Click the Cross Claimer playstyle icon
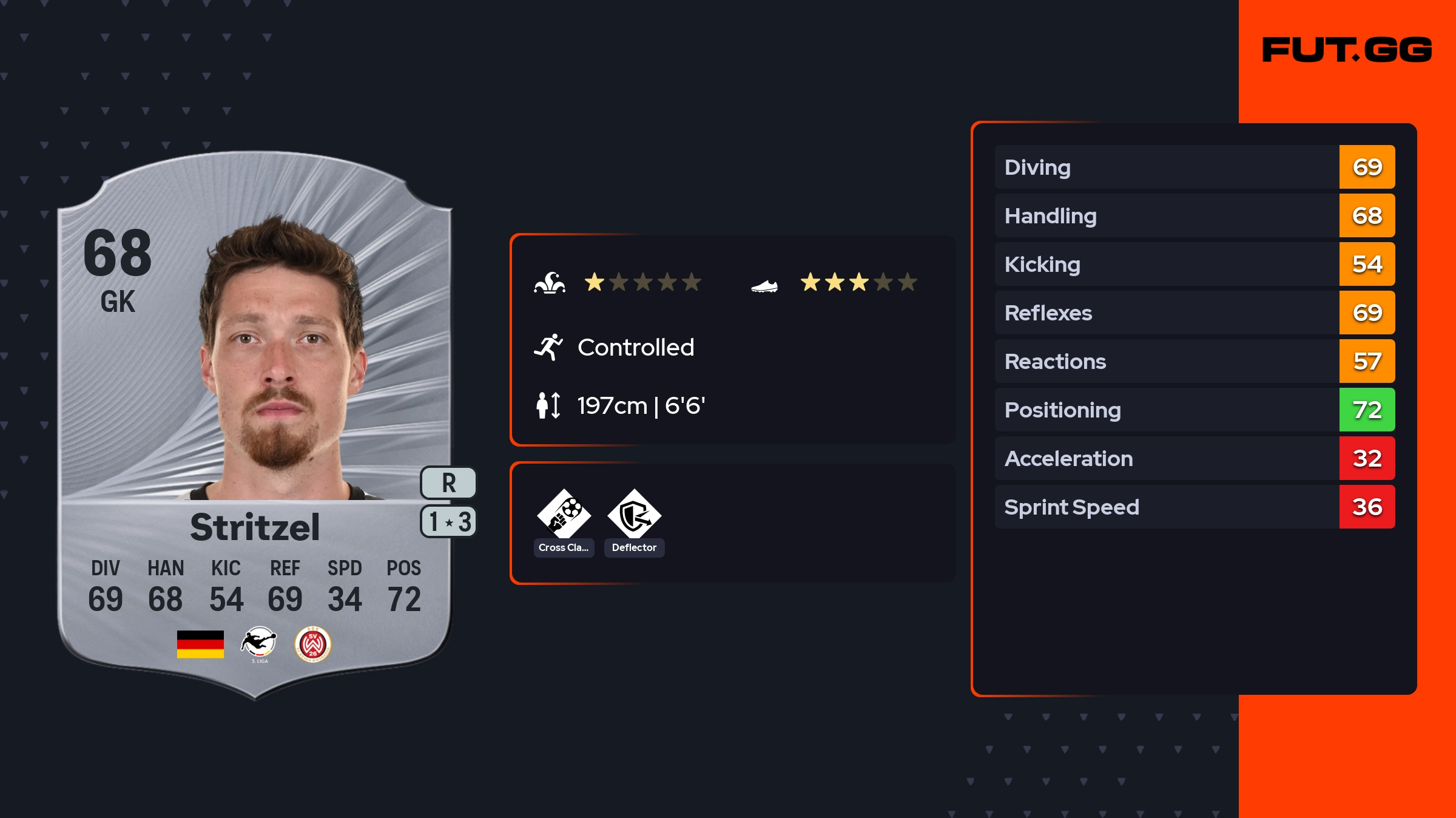 pos(564,515)
